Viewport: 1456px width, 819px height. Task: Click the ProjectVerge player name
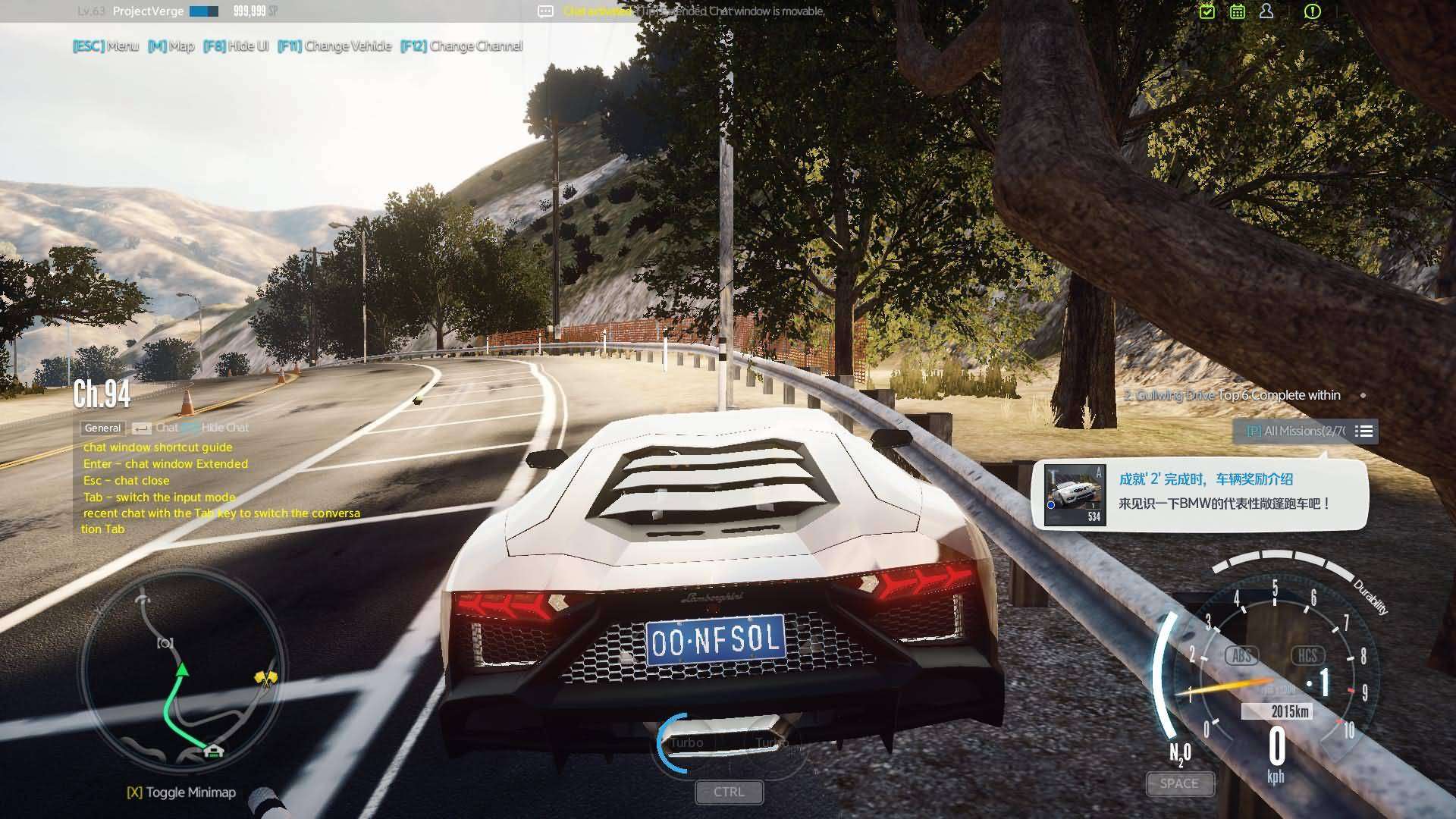coord(148,11)
